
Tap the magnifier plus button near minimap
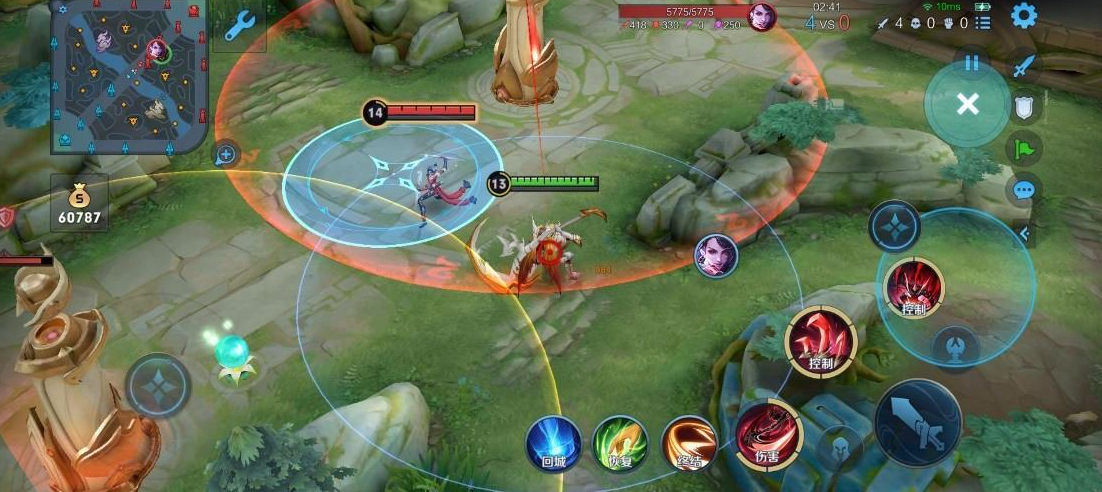227,154
